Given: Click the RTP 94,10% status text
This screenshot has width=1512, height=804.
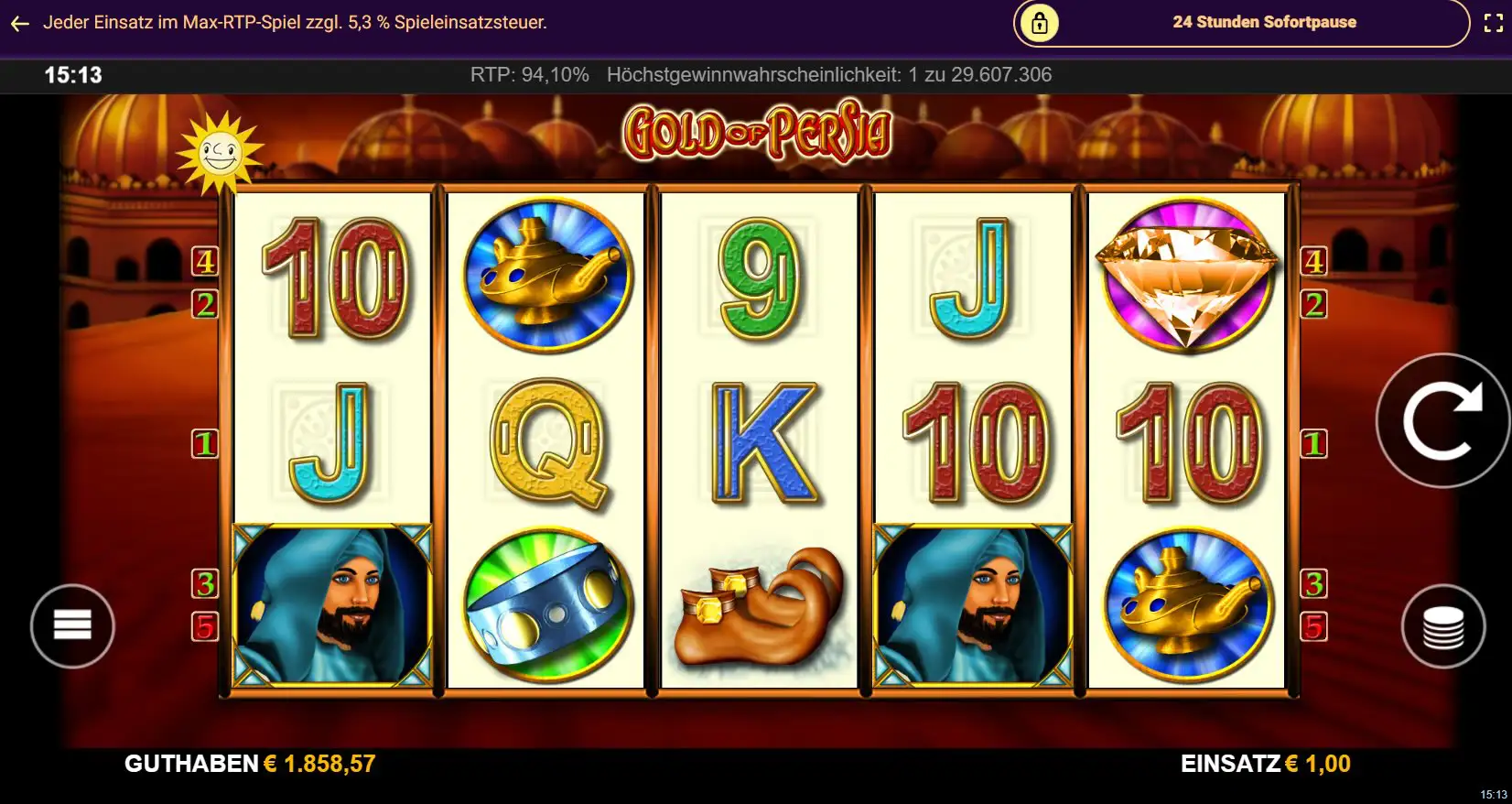Looking at the screenshot, I should click(x=529, y=75).
